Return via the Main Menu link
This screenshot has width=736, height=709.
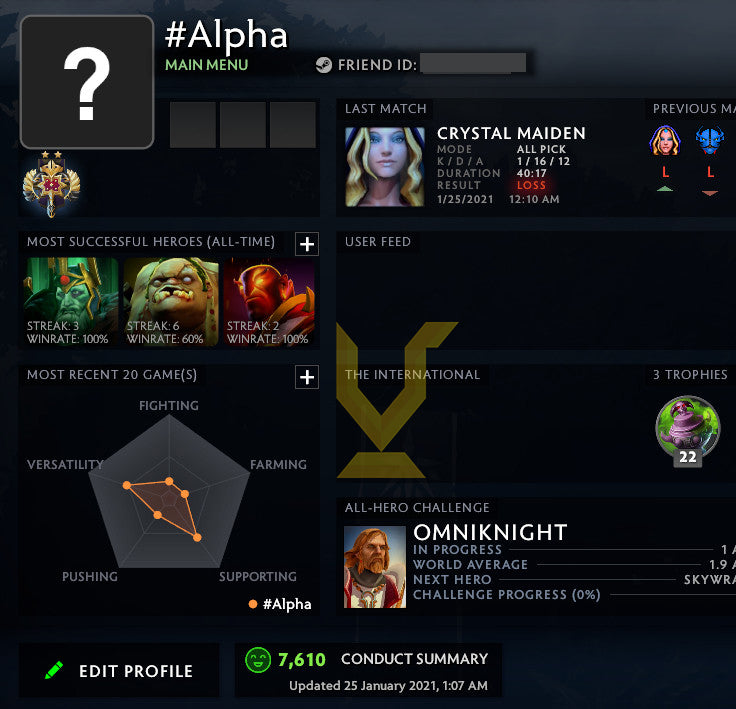point(206,65)
